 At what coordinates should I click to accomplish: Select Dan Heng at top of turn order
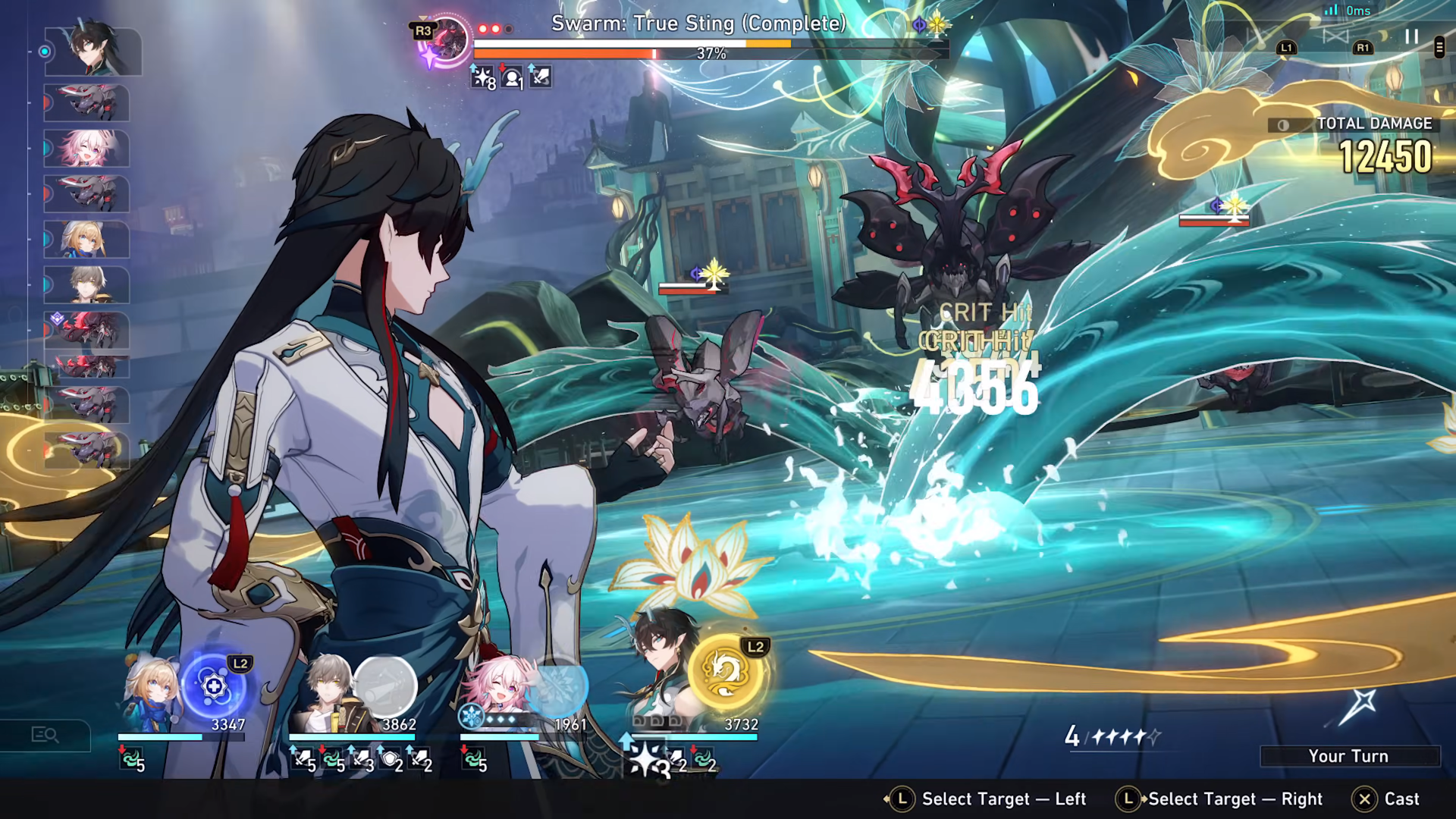(x=93, y=52)
